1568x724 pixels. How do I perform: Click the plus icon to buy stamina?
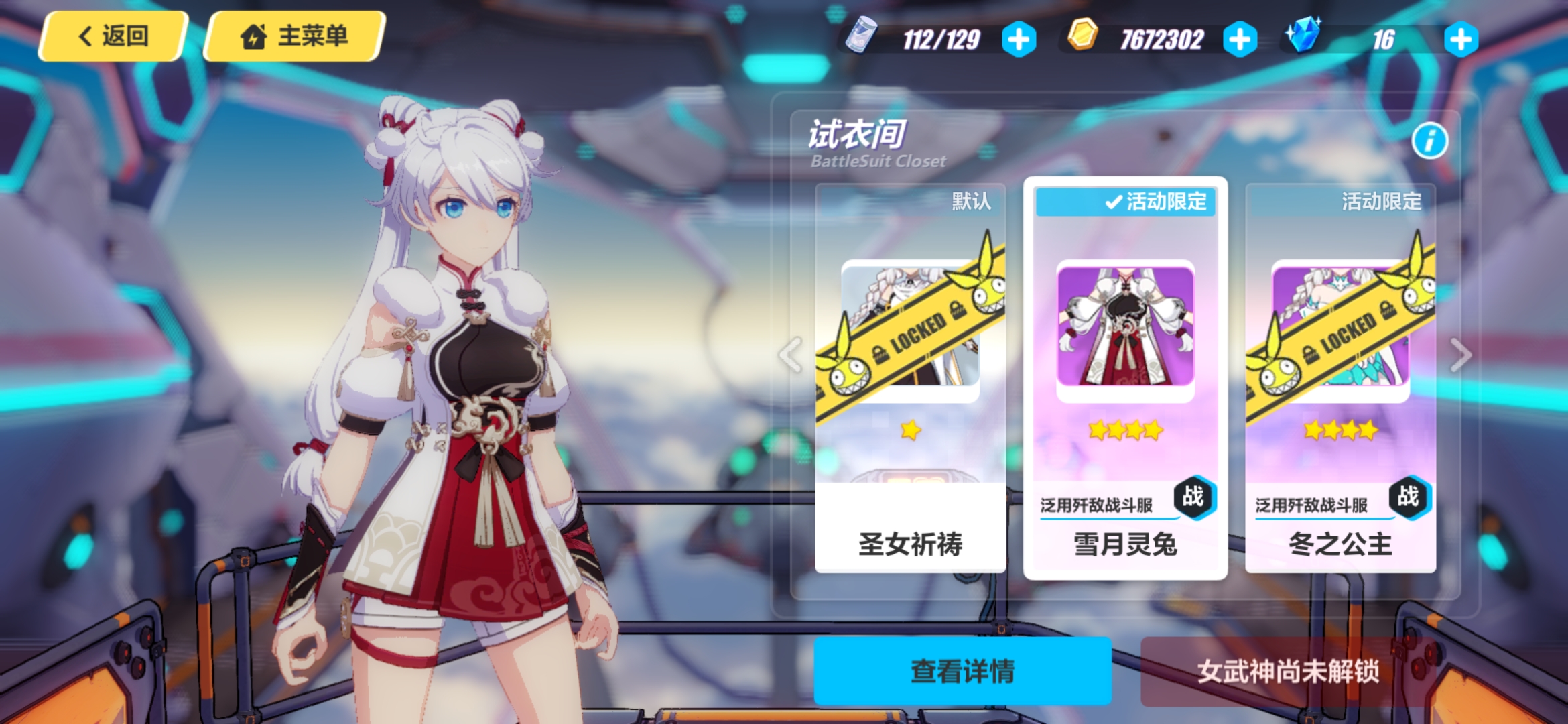(1019, 39)
